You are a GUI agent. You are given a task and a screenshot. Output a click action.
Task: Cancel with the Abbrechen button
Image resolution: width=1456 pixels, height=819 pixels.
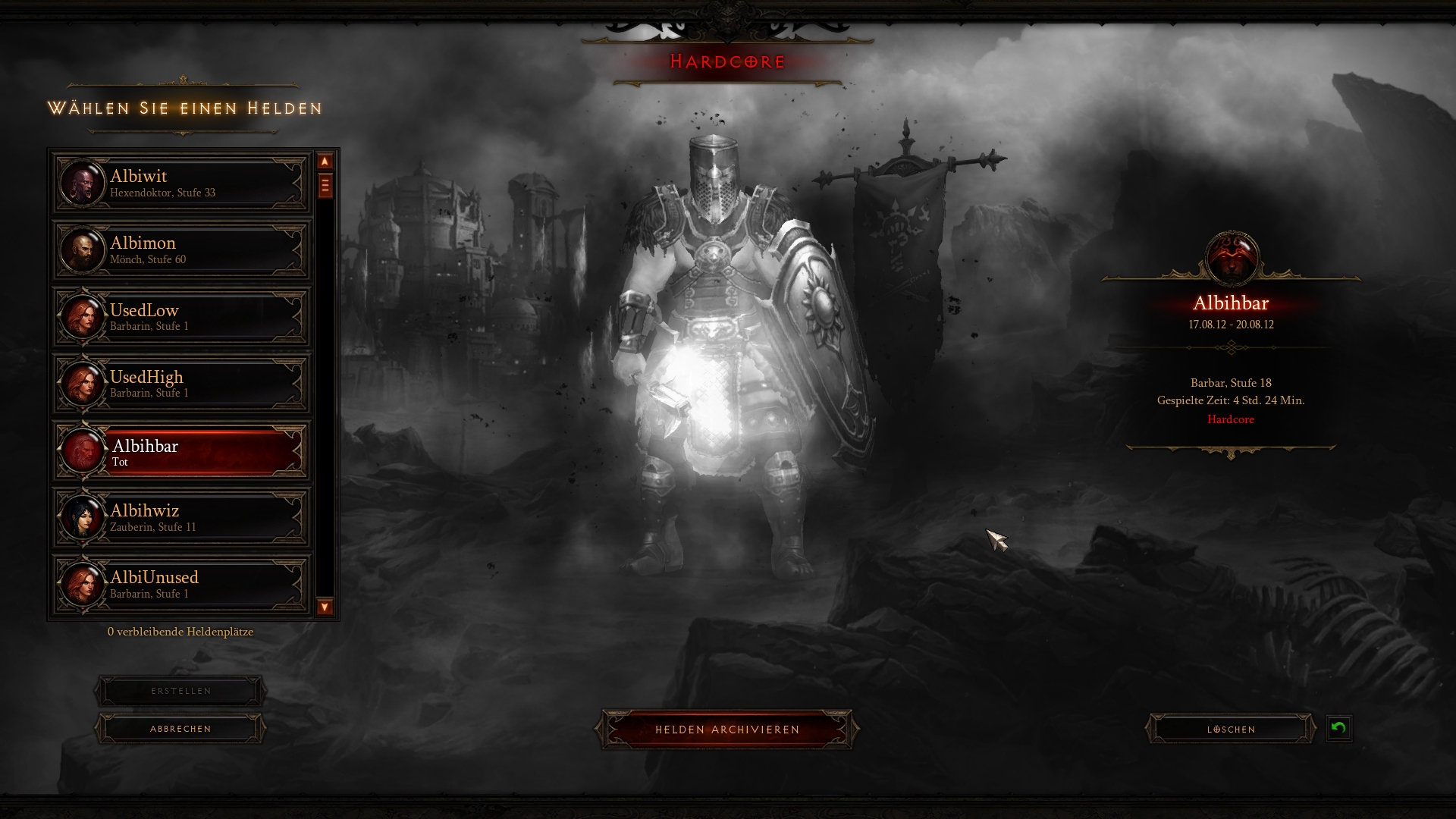(x=180, y=729)
